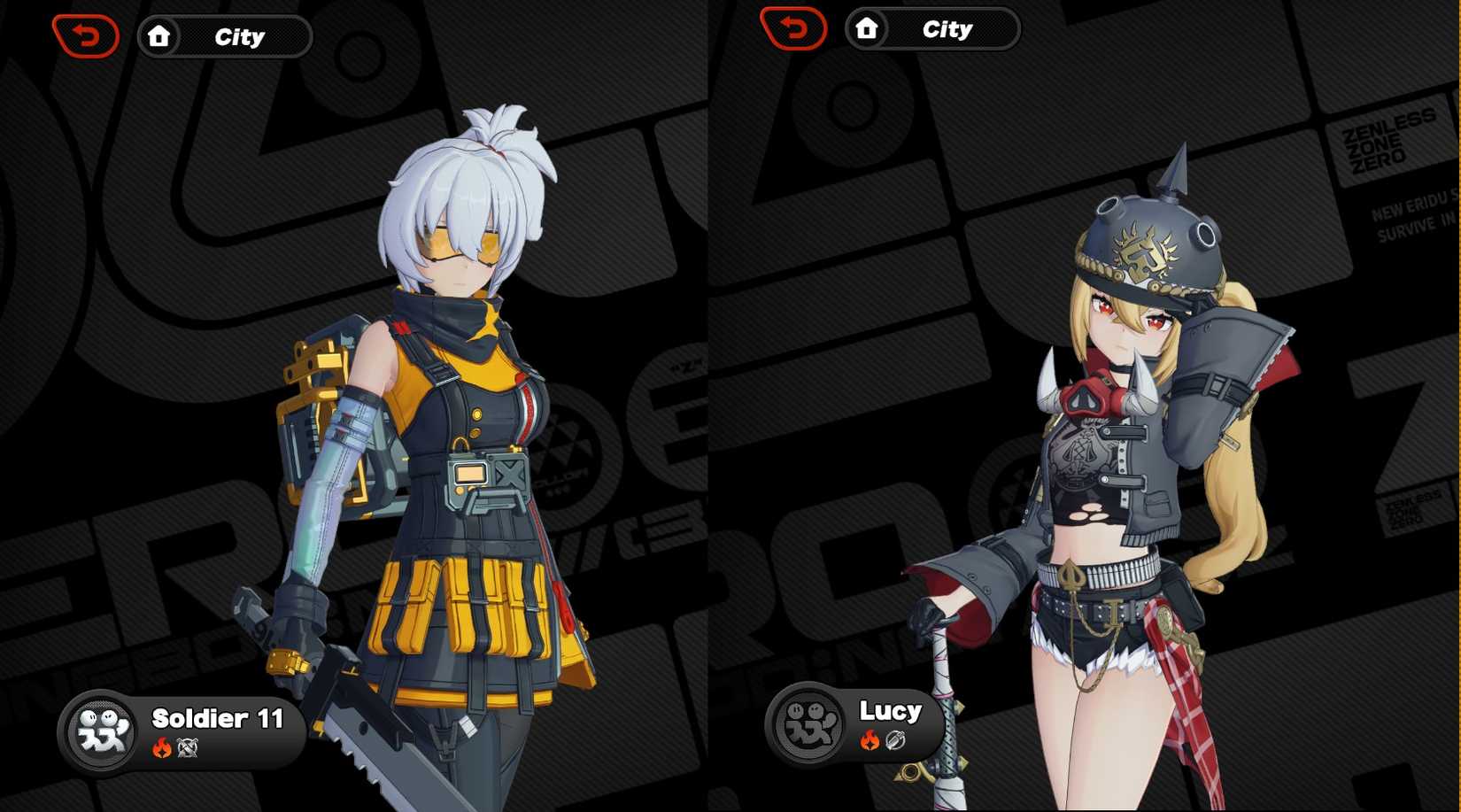
Task: Click Lucy's Fire attribute icon
Action: click(870, 738)
